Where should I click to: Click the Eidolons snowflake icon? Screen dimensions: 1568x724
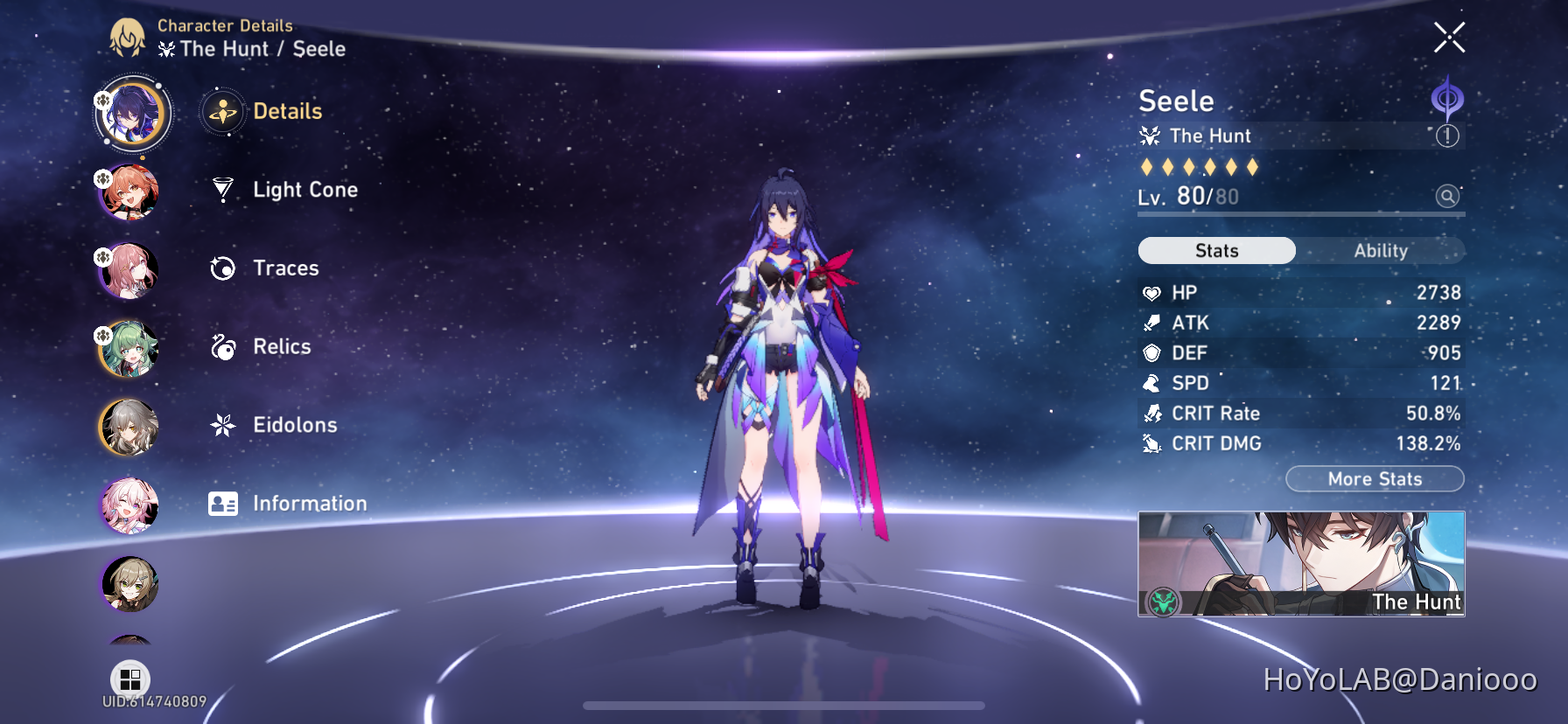point(222,425)
